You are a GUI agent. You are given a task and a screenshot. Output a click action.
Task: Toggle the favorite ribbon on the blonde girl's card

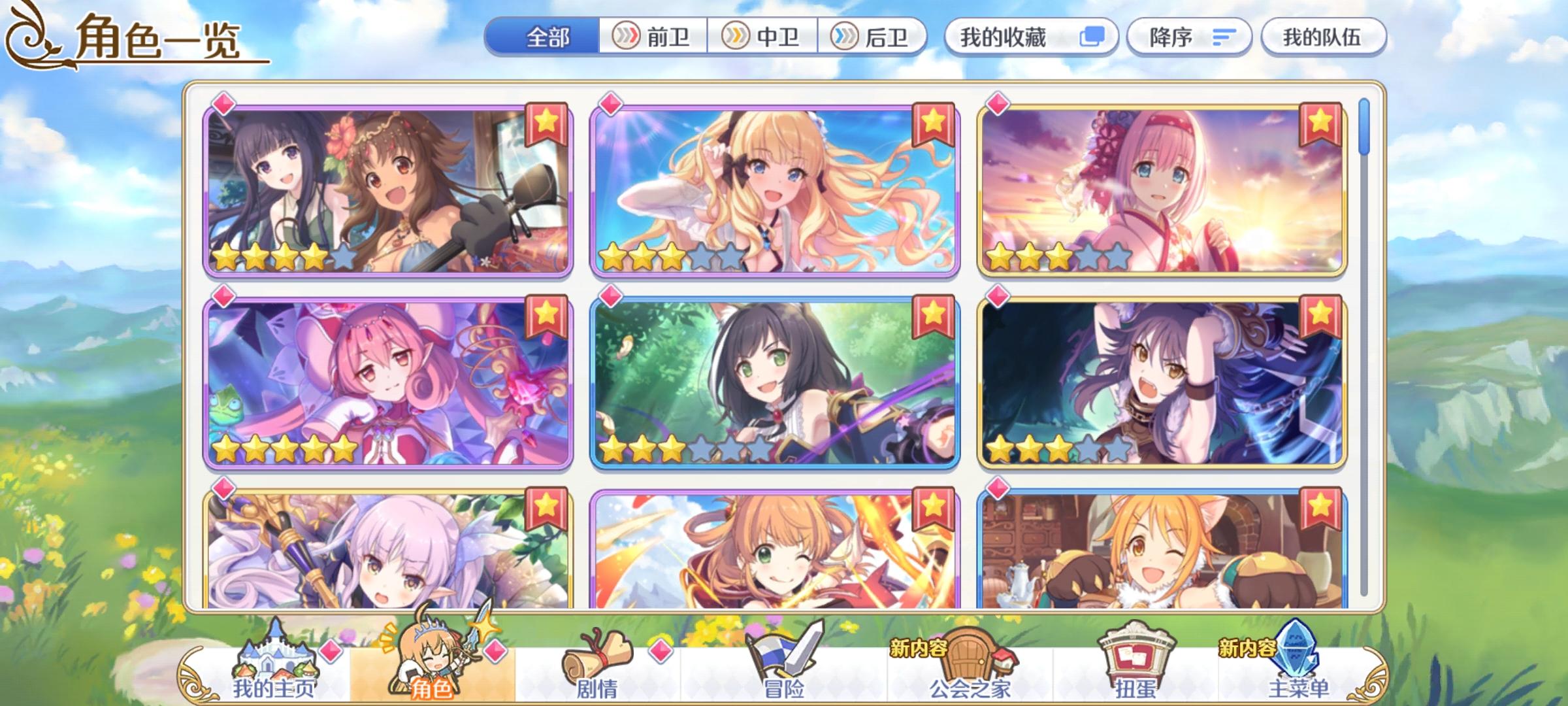point(933,122)
